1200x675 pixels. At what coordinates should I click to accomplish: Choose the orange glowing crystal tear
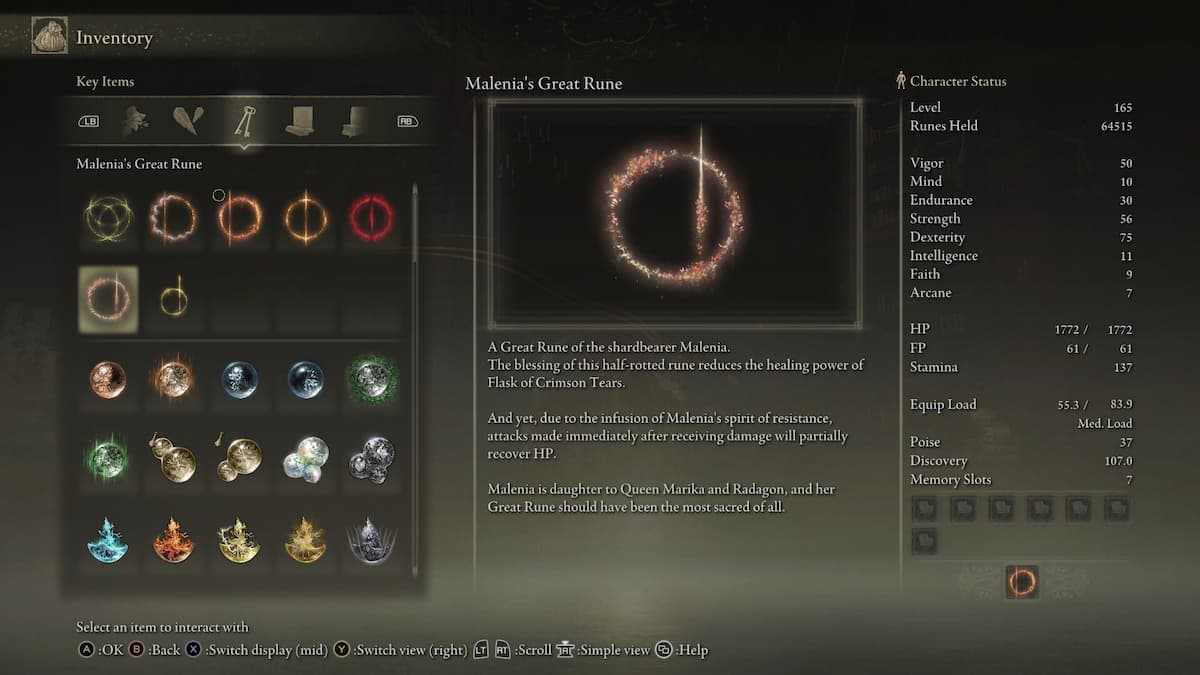point(173,380)
